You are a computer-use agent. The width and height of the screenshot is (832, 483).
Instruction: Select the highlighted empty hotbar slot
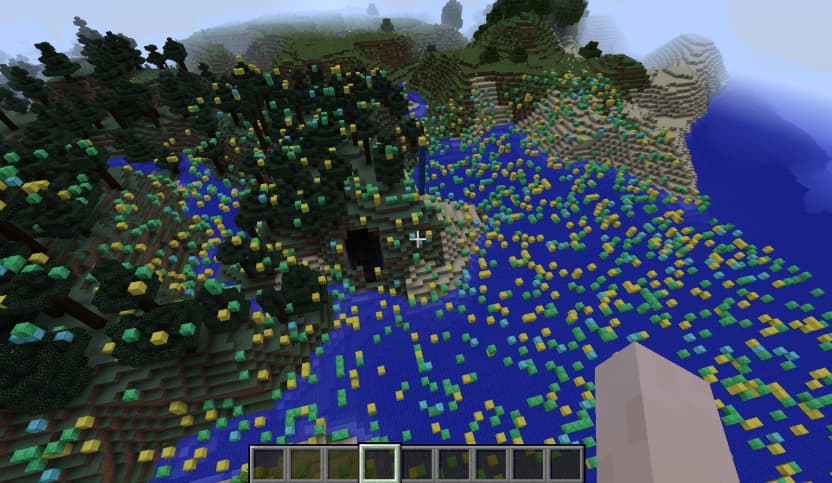tap(380, 464)
